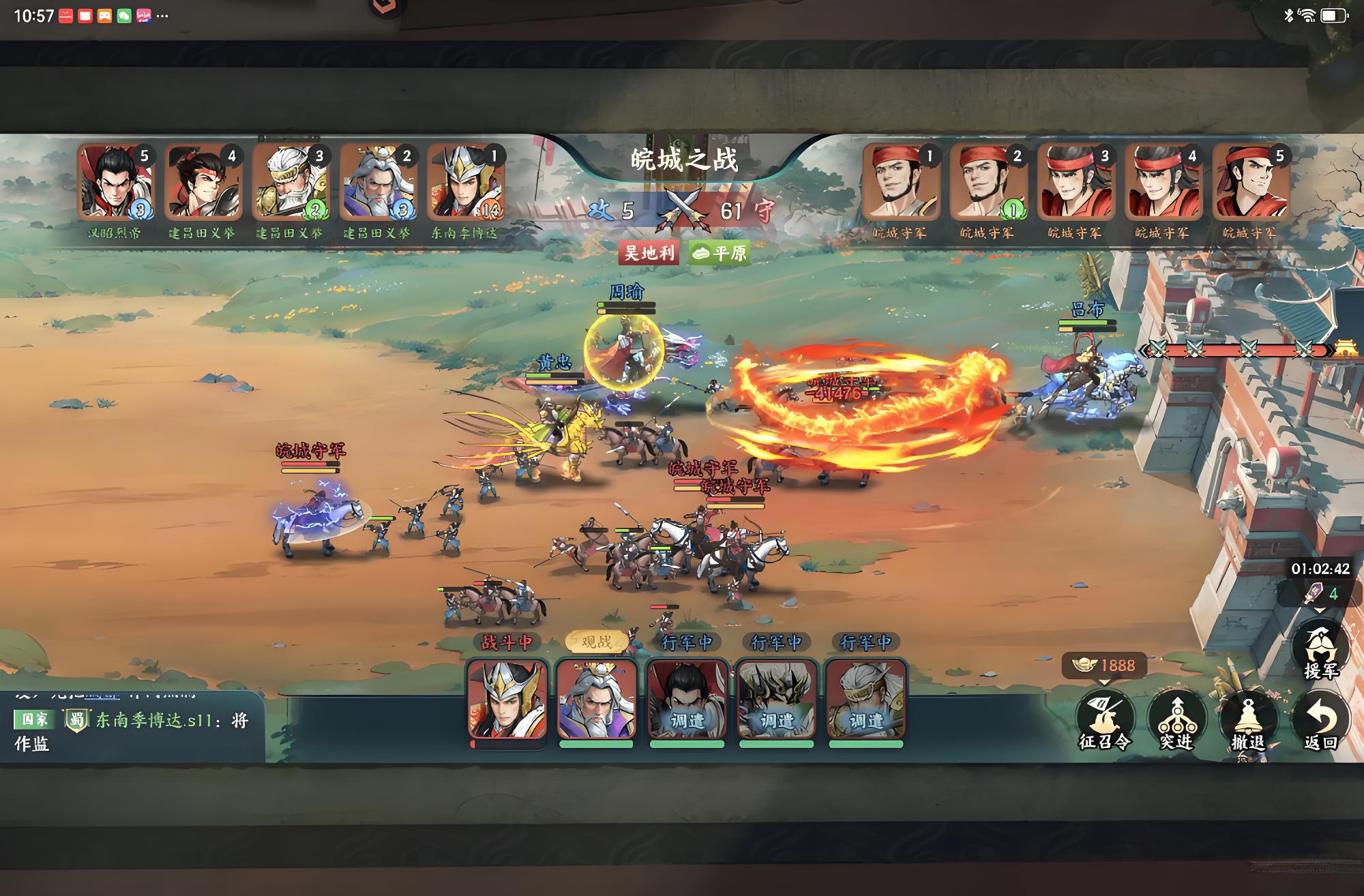The height and width of the screenshot is (896, 1364).
Task: Click the 返回 return arrow button
Action: 1320,720
